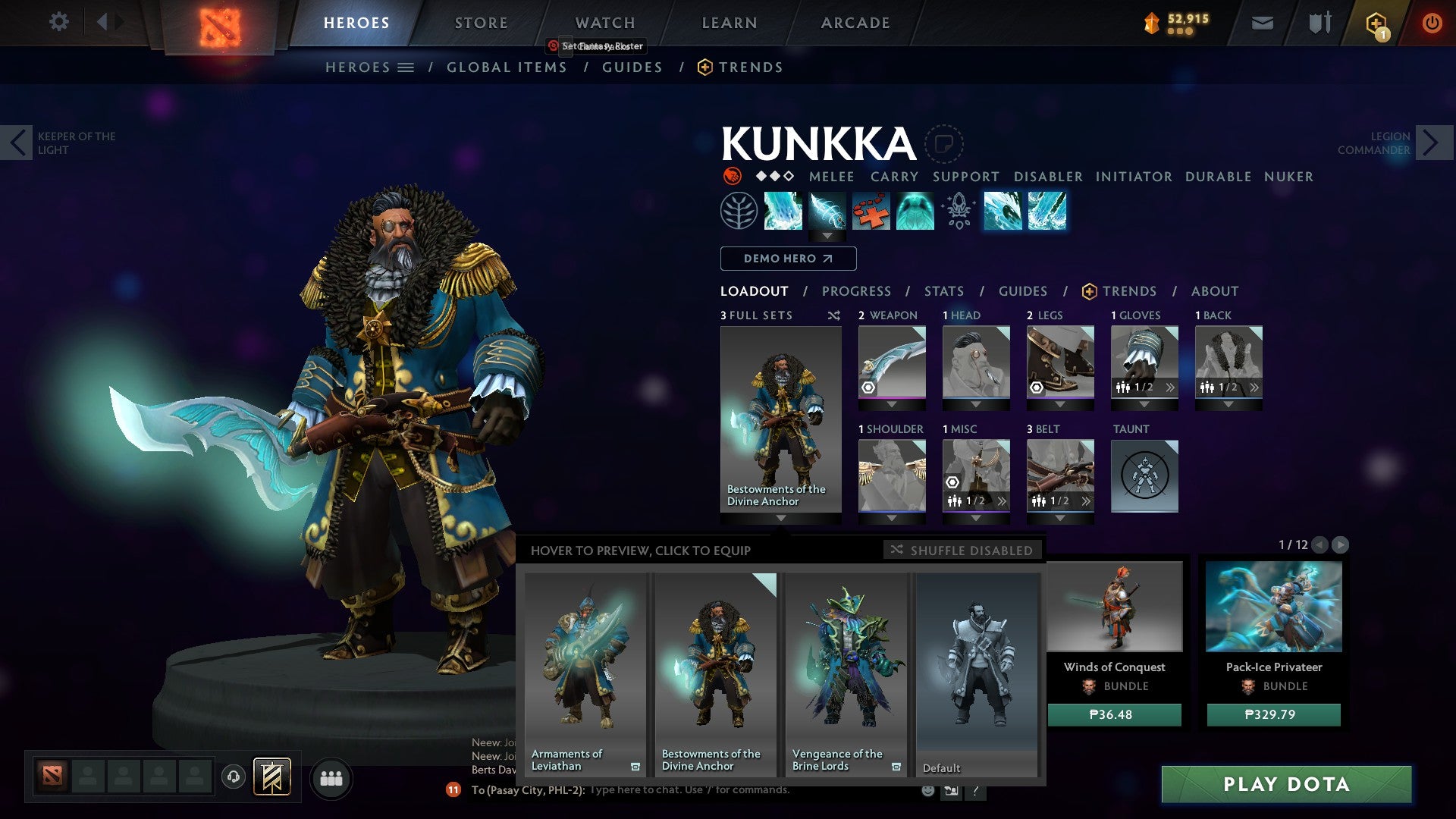Screen dimensions: 1456x819
Task: Toggle shuffle for the full sets loadout
Action: tap(834, 315)
